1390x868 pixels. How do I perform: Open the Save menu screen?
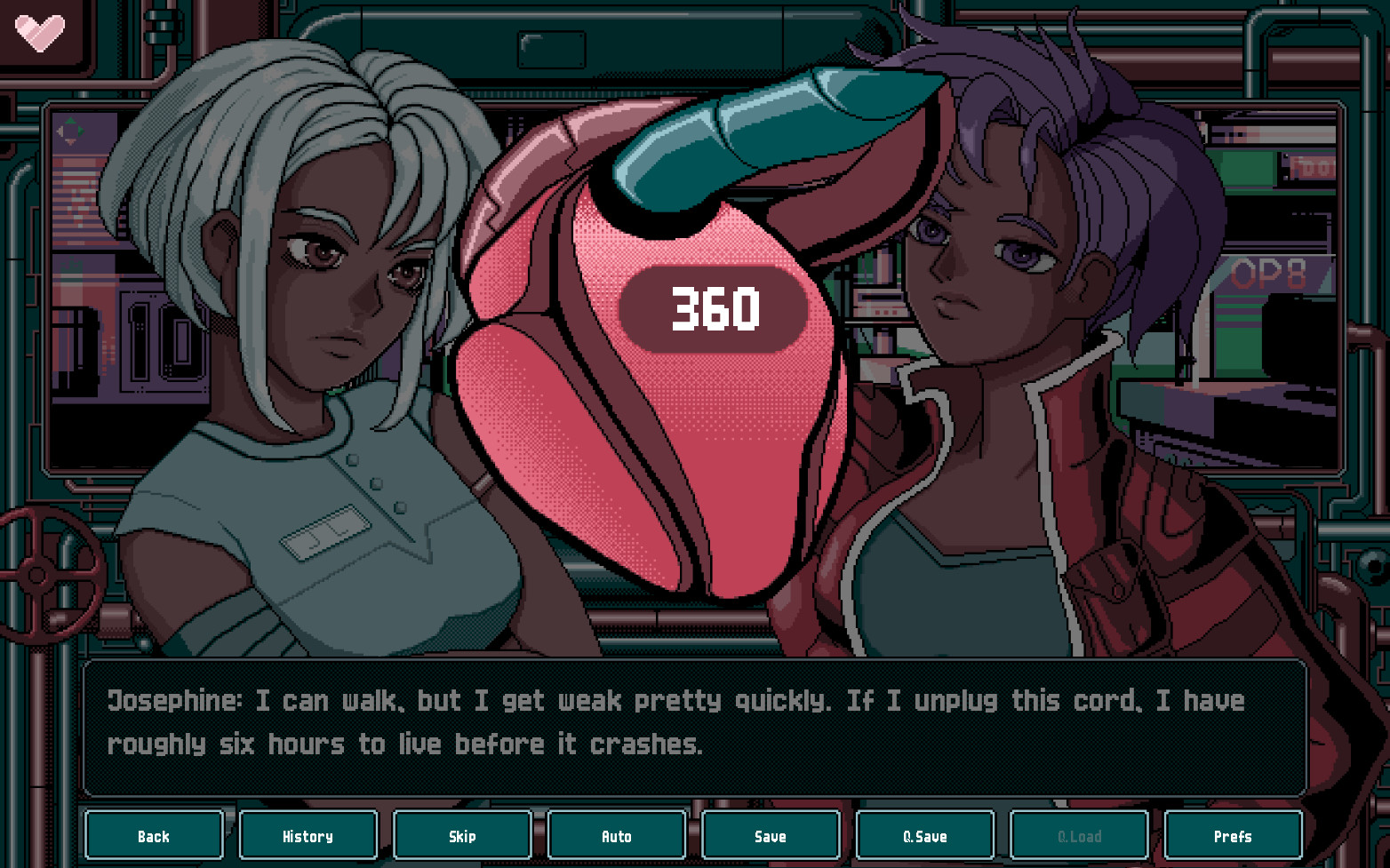coord(771,835)
